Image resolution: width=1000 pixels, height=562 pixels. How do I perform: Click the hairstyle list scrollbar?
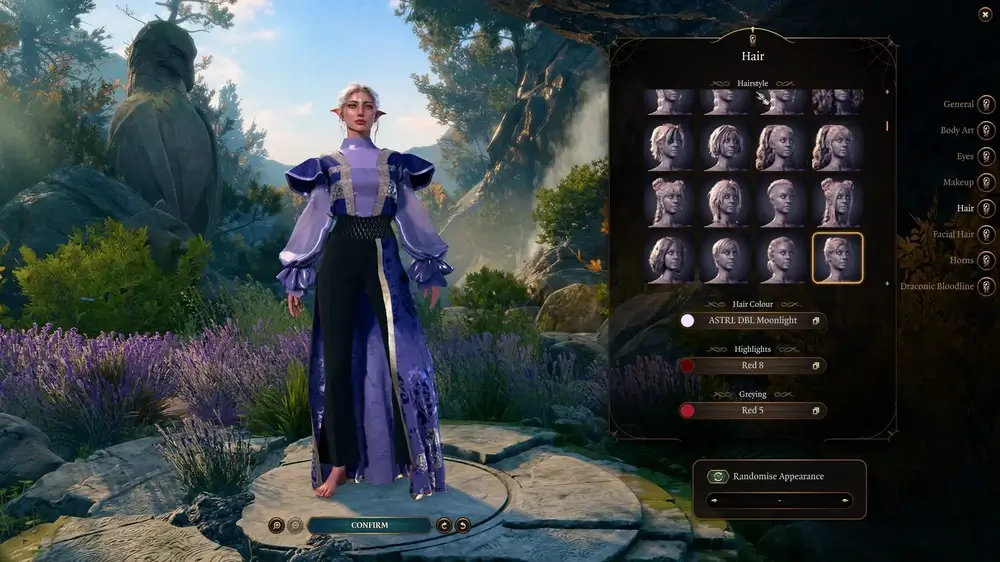[886, 126]
